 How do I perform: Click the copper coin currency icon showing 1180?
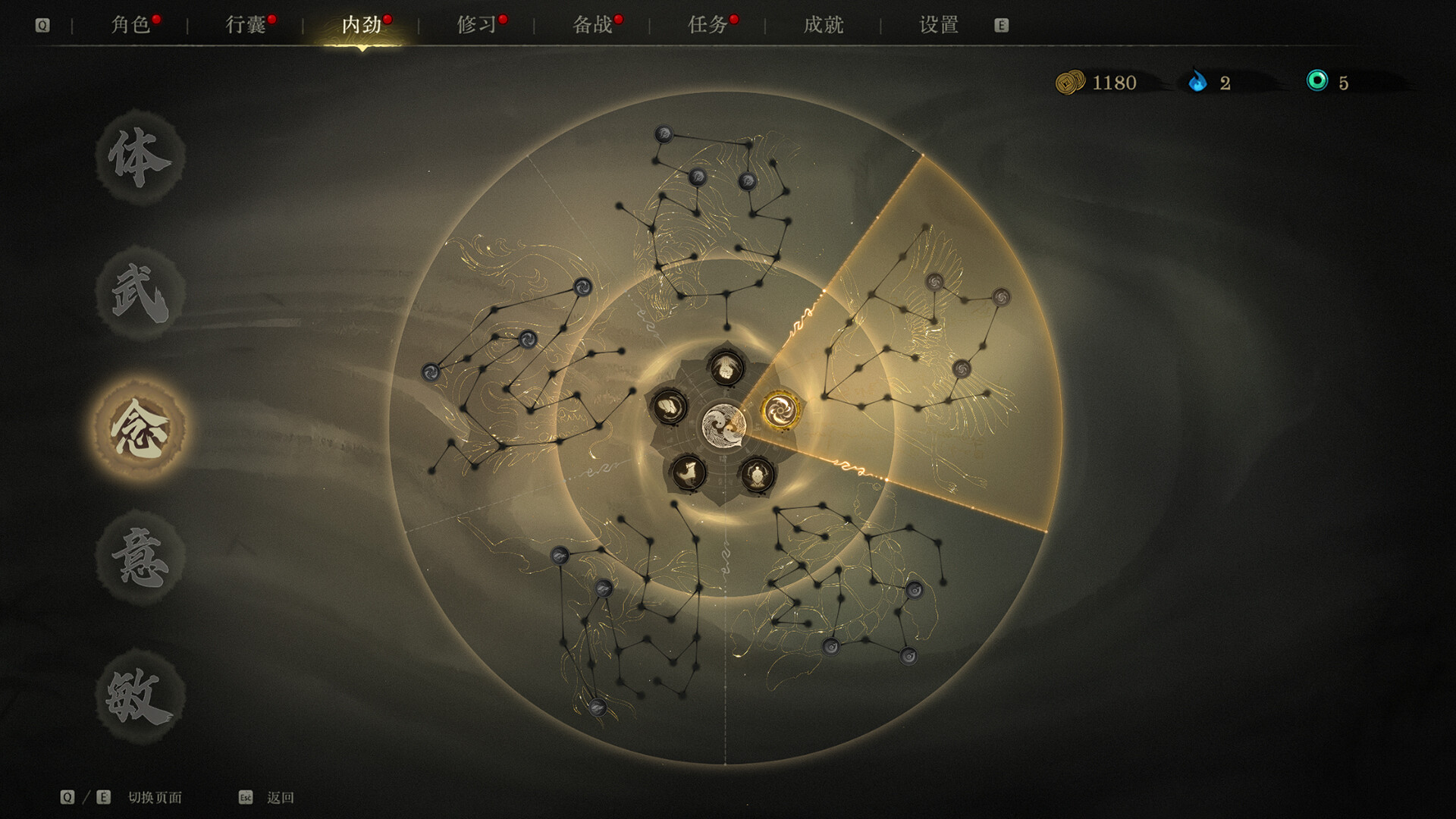click(x=1068, y=83)
